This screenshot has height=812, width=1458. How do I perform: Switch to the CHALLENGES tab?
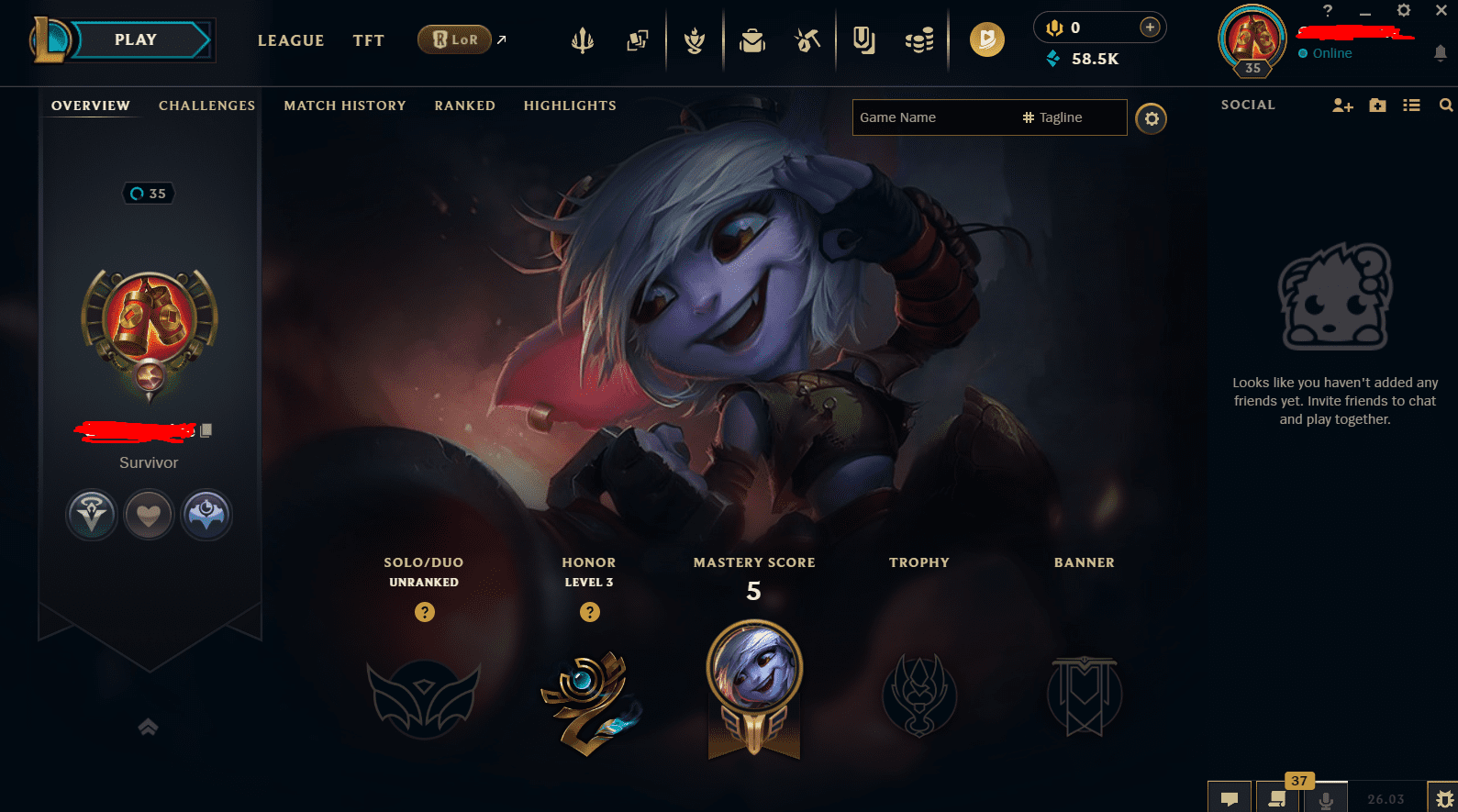tap(206, 106)
